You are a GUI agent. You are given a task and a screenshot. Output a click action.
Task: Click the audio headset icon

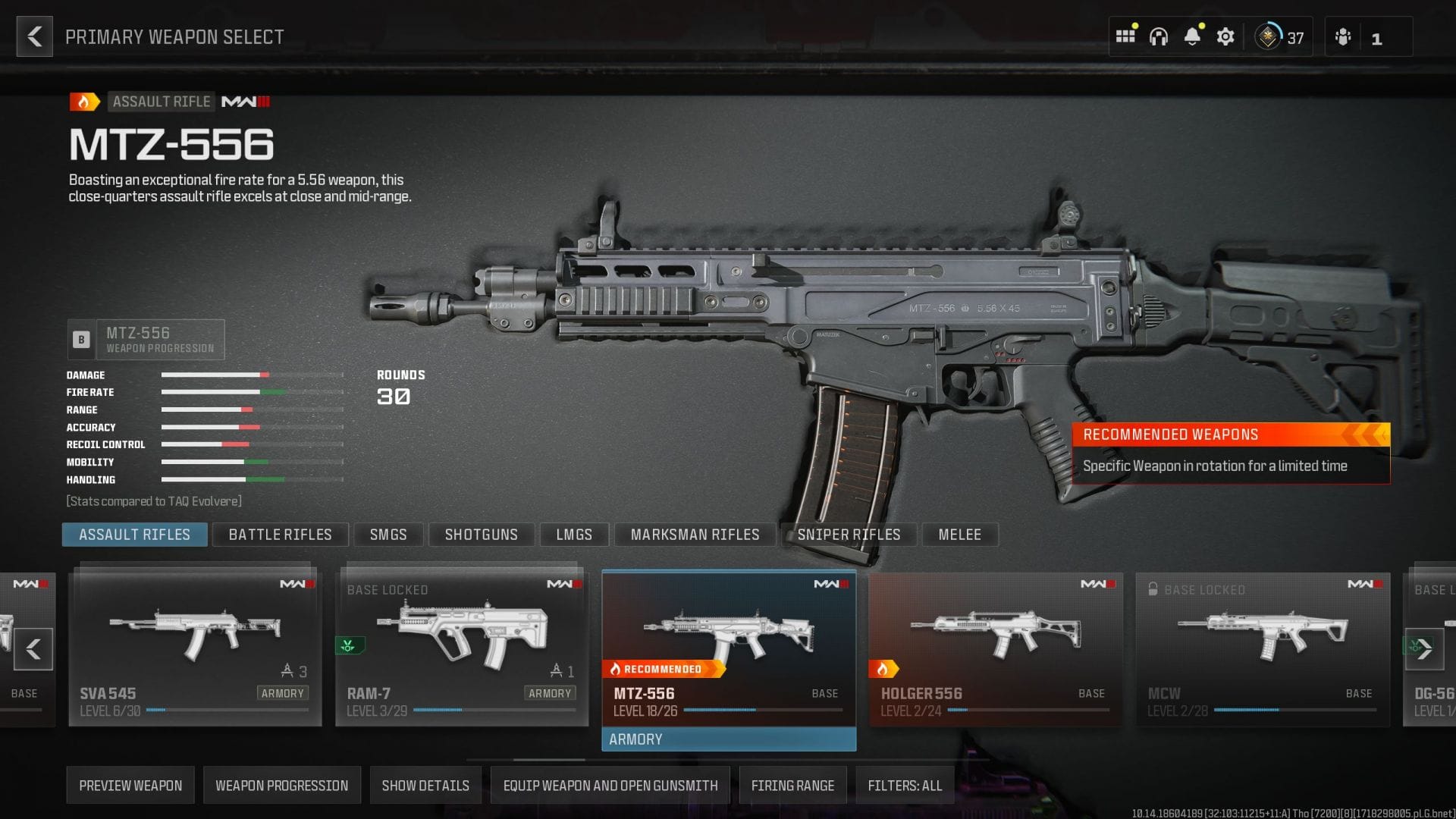coord(1159,36)
